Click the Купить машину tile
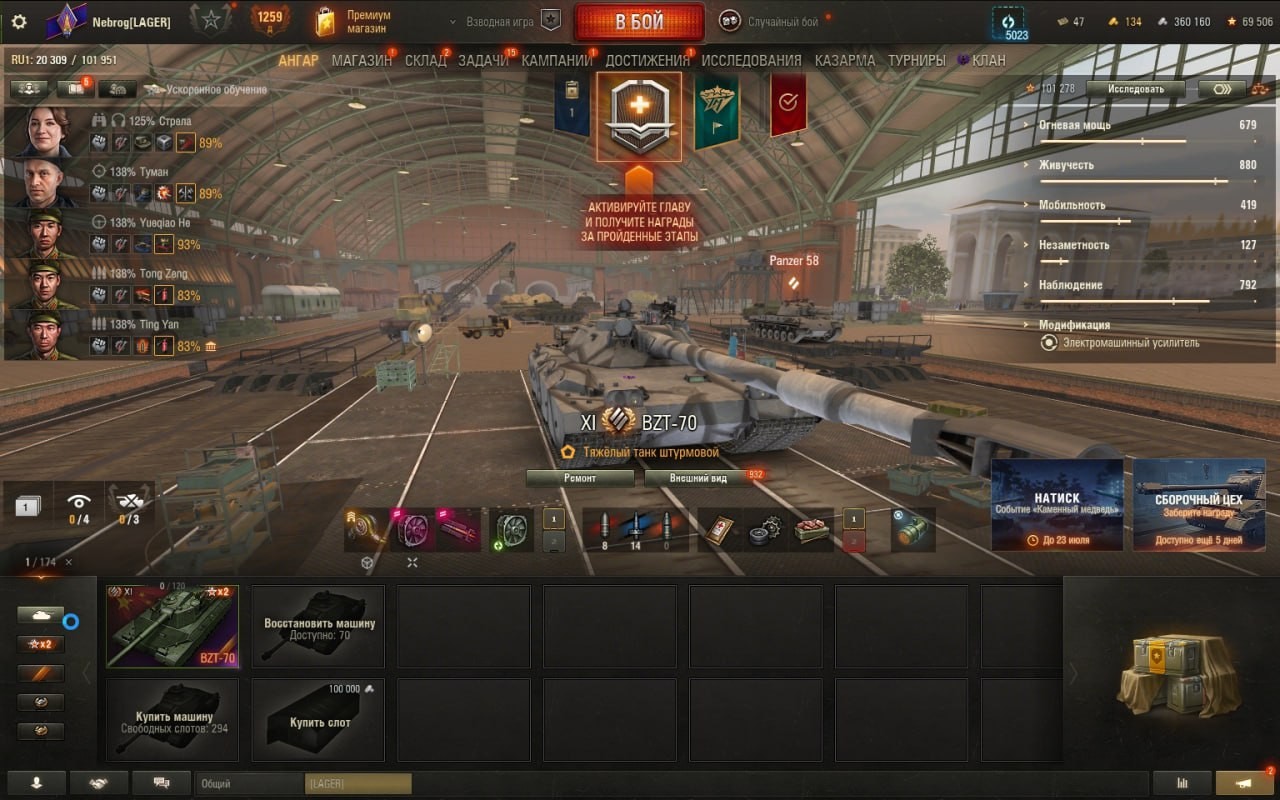 pos(172,720)
